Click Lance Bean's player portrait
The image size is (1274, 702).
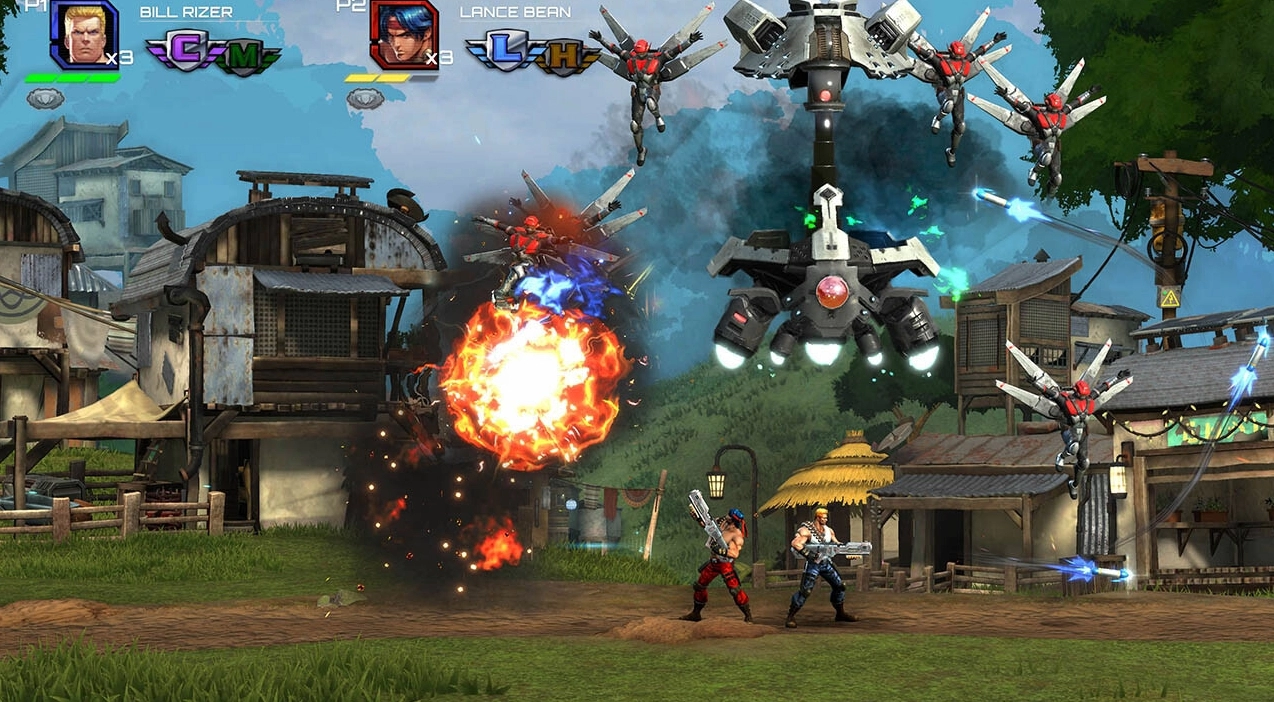pos(403,35)
